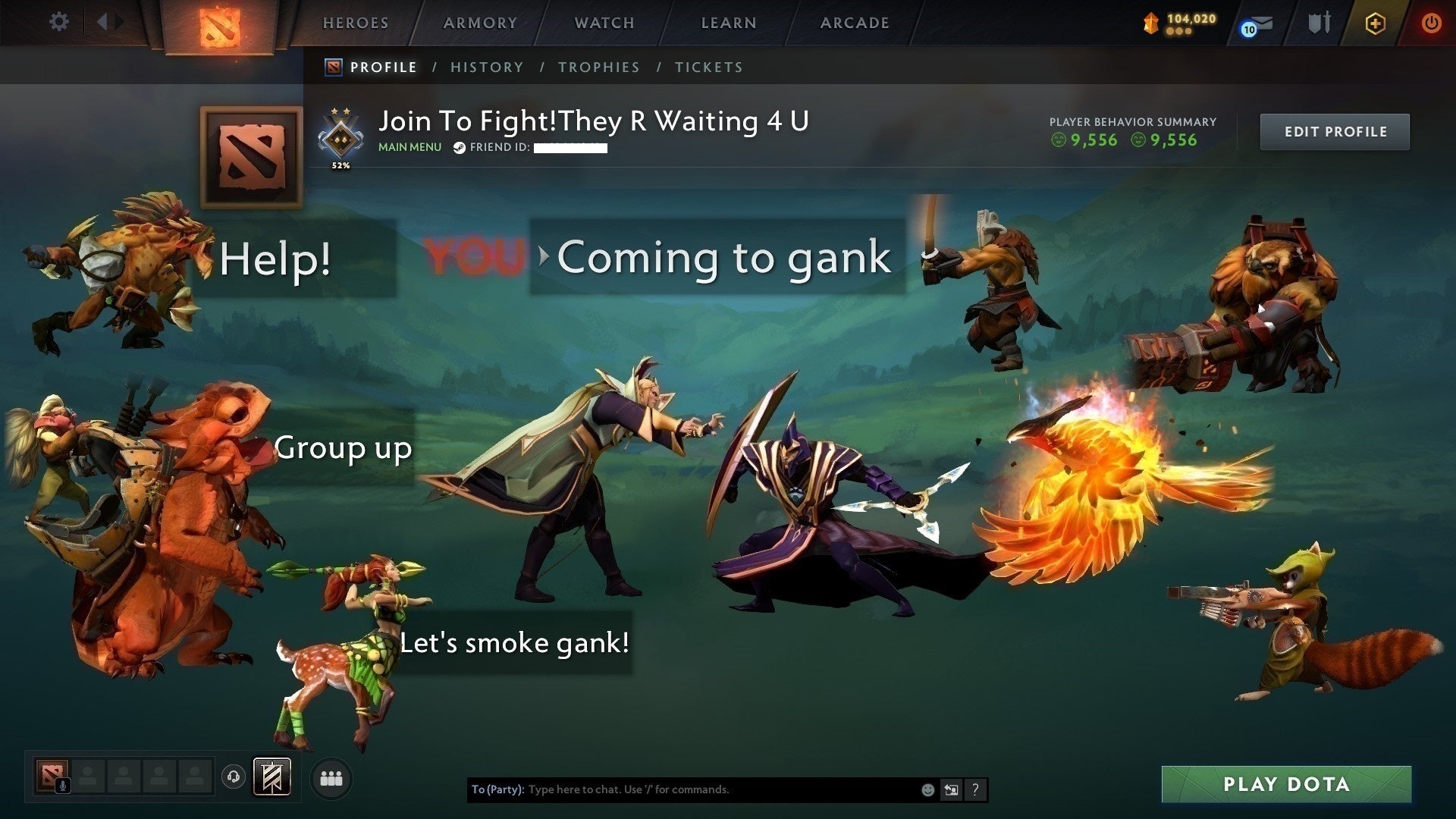Open the emoticon picker in the chat bar
Image resolution: width=1456 pixels, height=819 pixels.
pos(928,789)
